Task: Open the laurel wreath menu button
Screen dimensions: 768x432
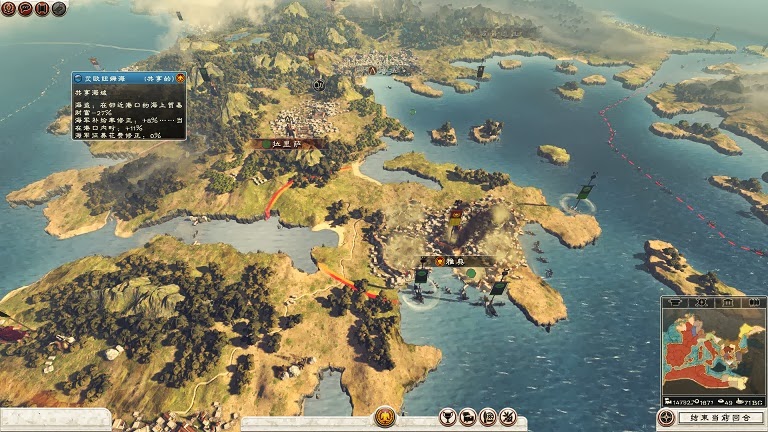Action: tap(9, 9)
